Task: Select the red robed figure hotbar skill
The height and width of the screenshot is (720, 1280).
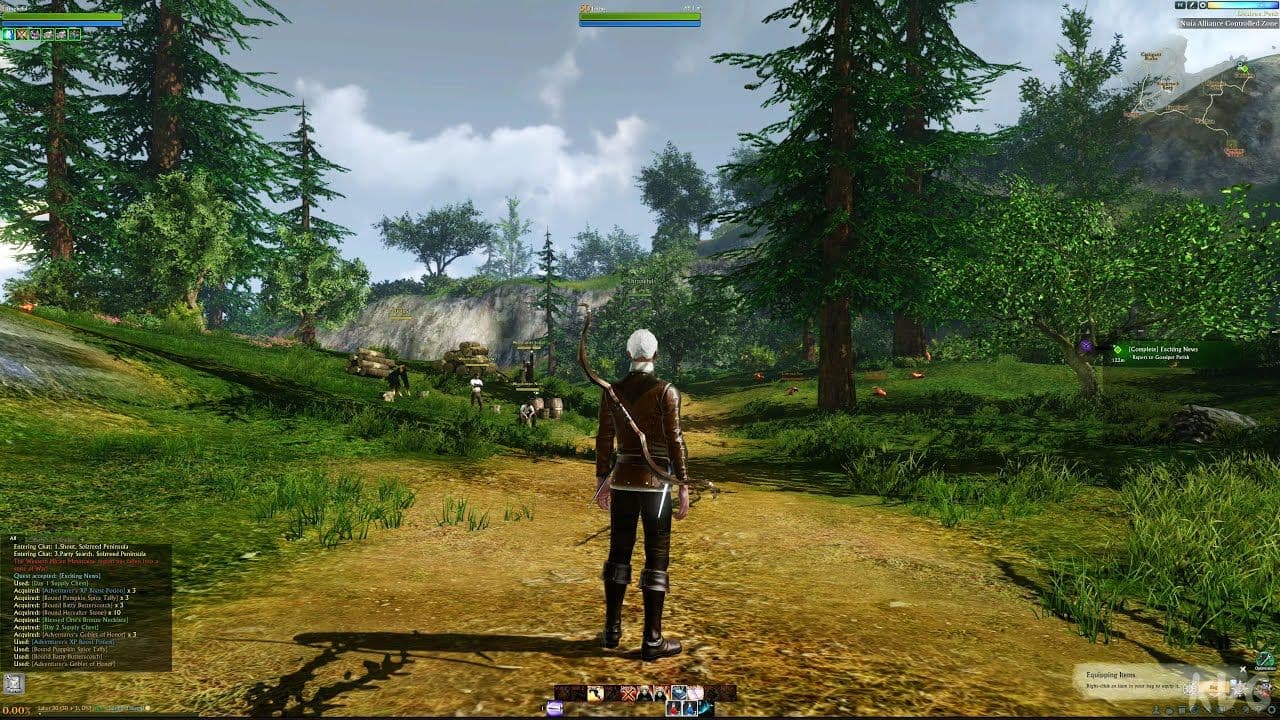Action: point(675,709)
